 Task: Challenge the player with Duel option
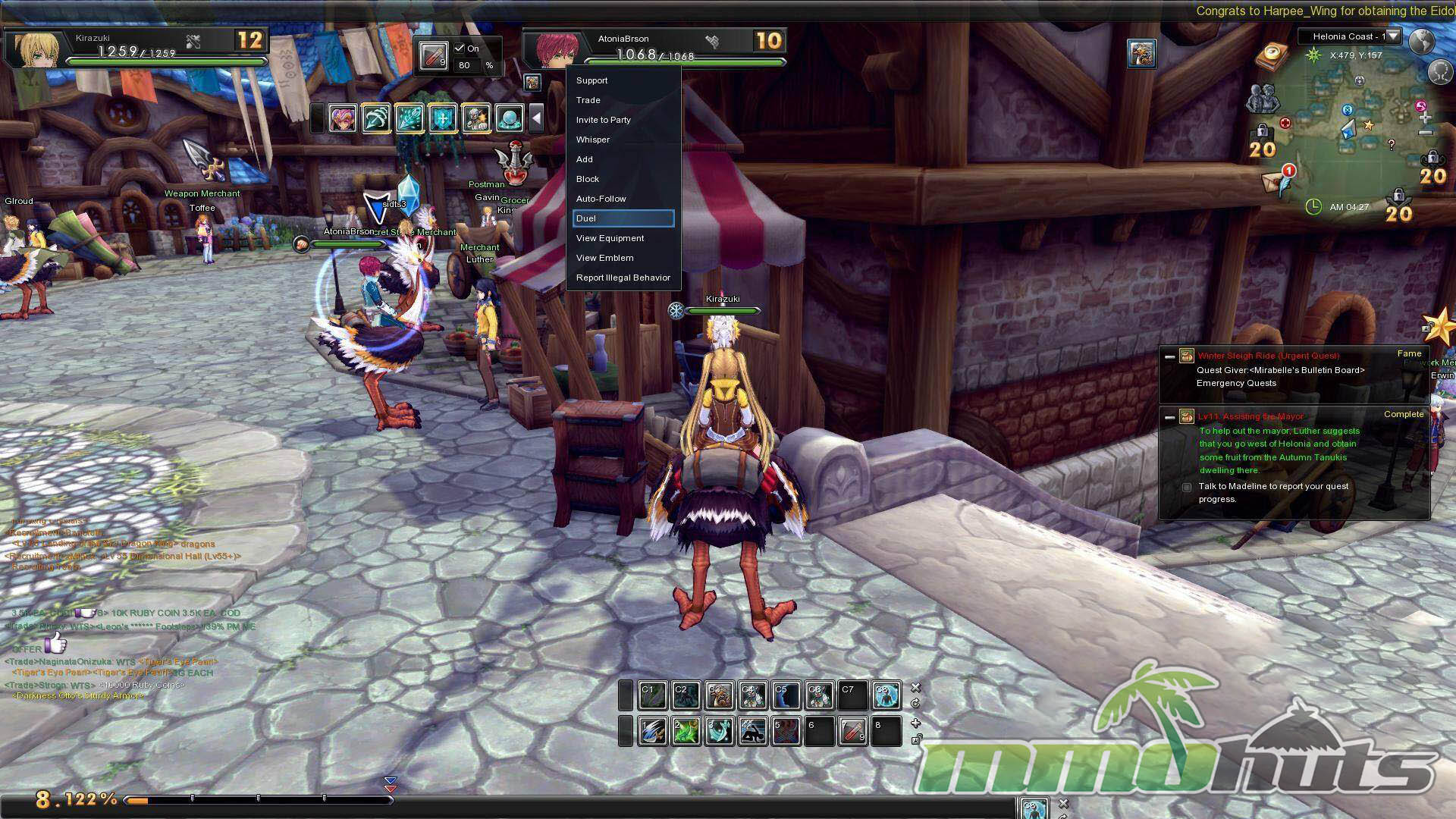coord(623,218)
